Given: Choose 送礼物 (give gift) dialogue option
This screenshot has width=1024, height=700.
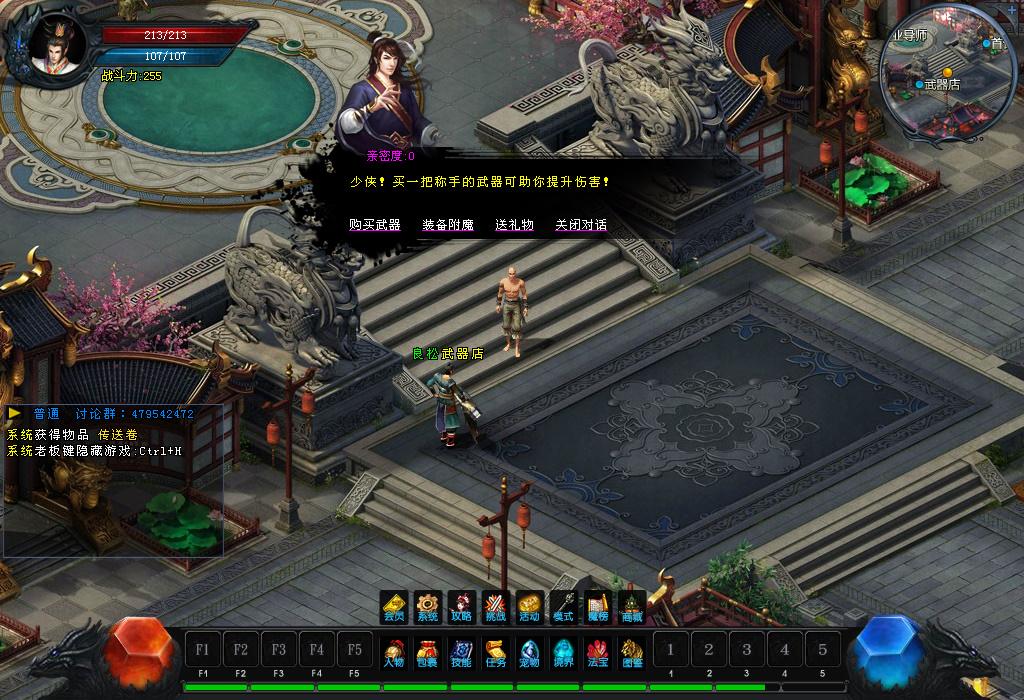Looking at the screenshot, I should [514, 225].
